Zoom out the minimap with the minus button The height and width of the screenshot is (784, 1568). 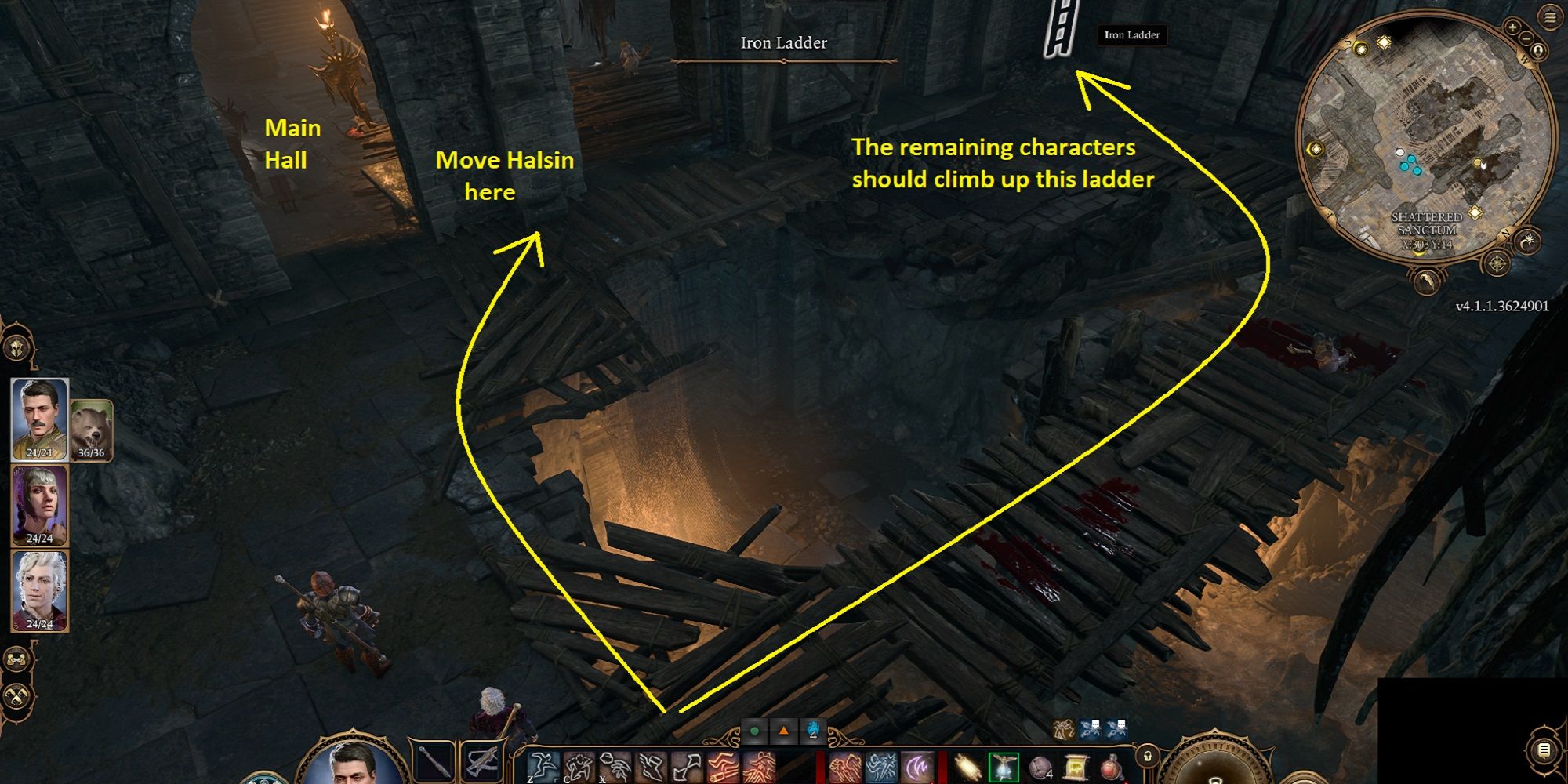[1527, 37]
